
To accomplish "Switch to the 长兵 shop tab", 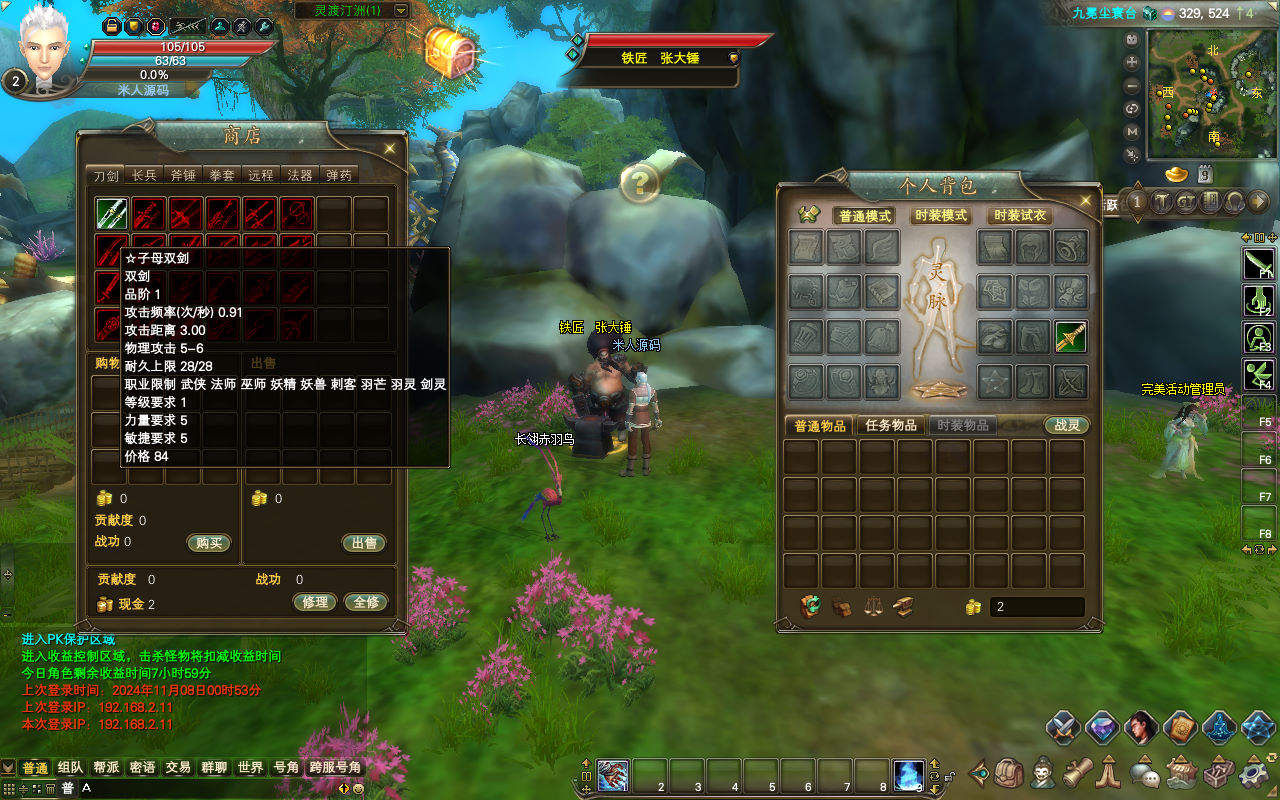I will 144,175.
